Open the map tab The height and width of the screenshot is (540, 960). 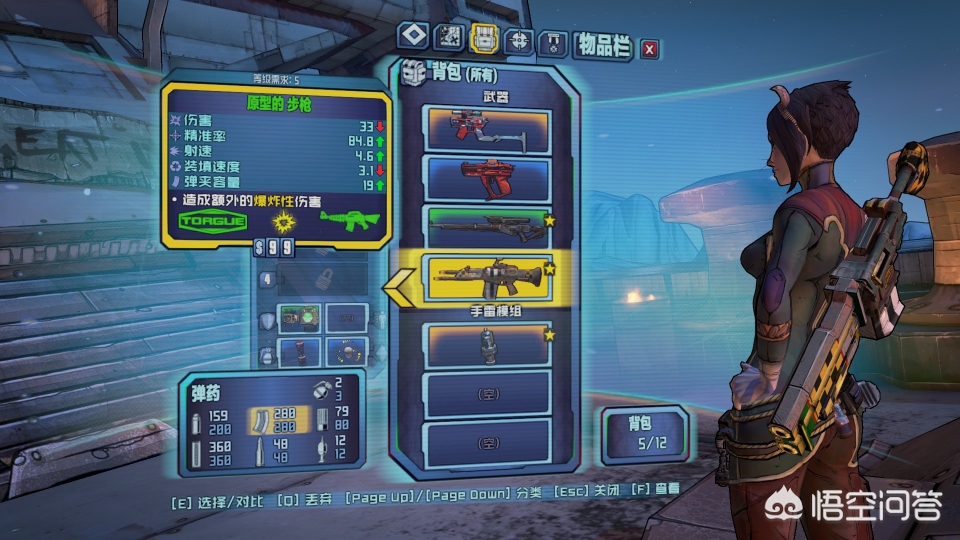(450, 38)
